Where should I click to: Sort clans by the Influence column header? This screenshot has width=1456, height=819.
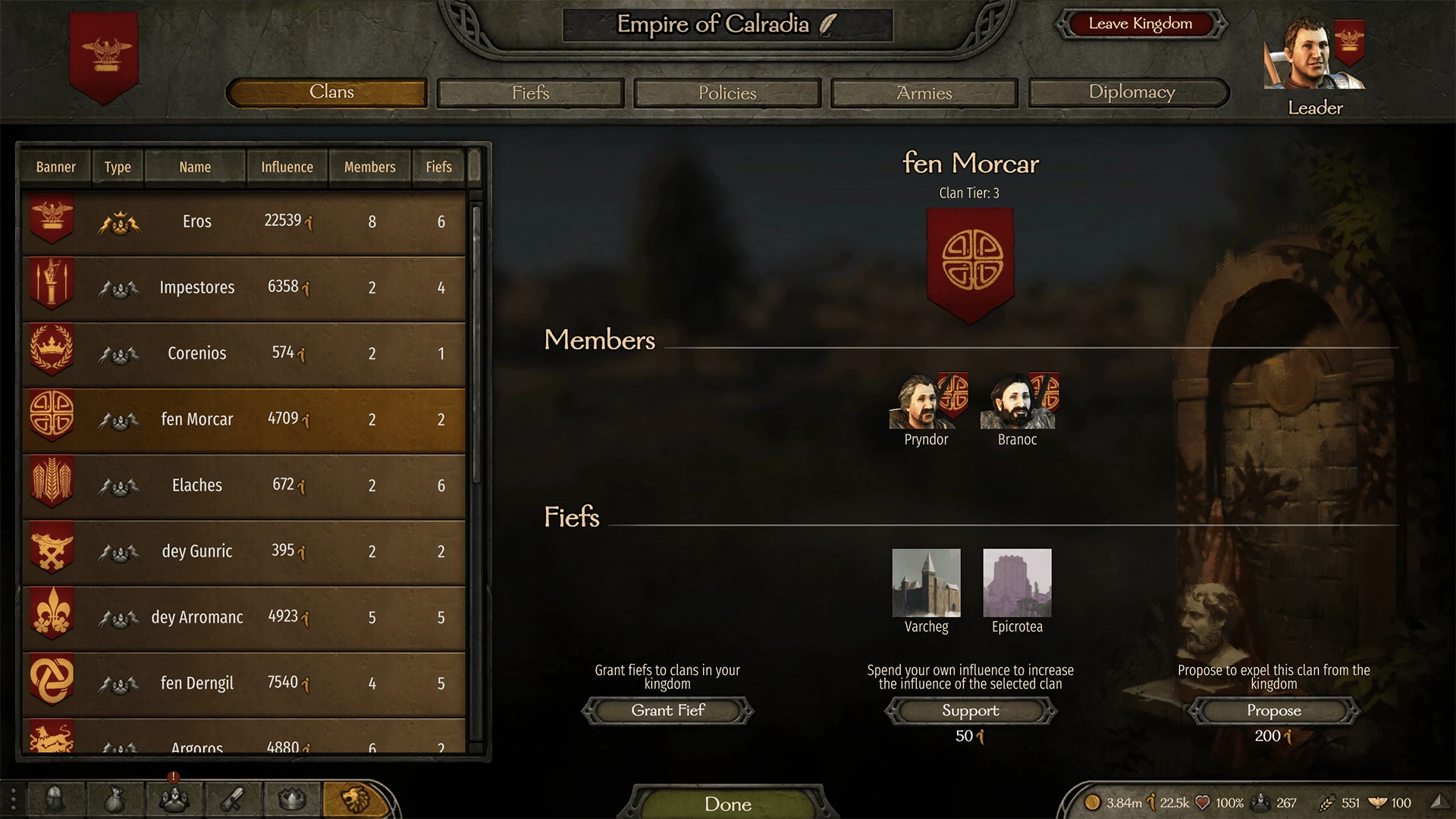pos(287,167)
